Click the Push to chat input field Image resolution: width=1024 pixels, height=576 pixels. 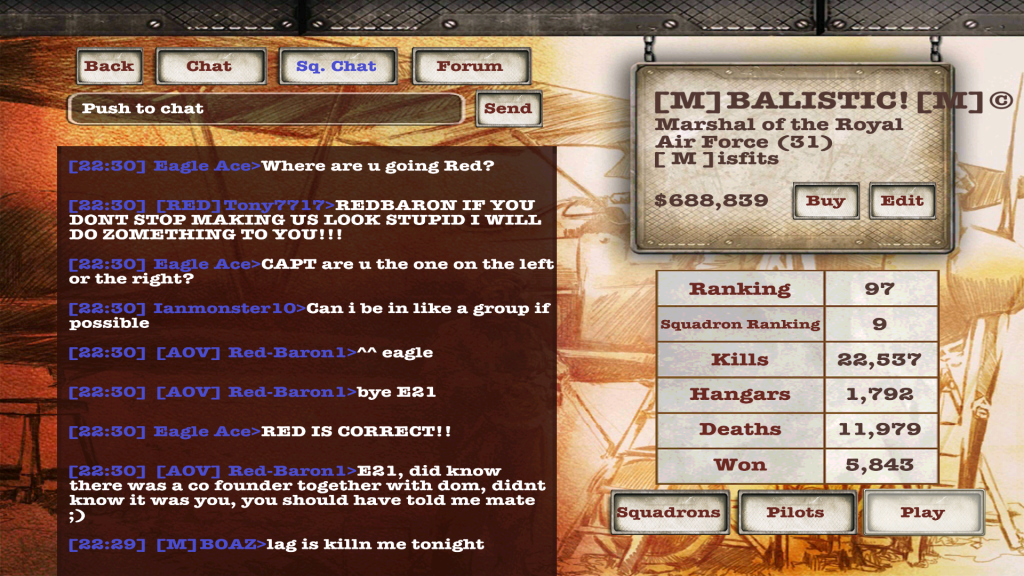[265, 109]
